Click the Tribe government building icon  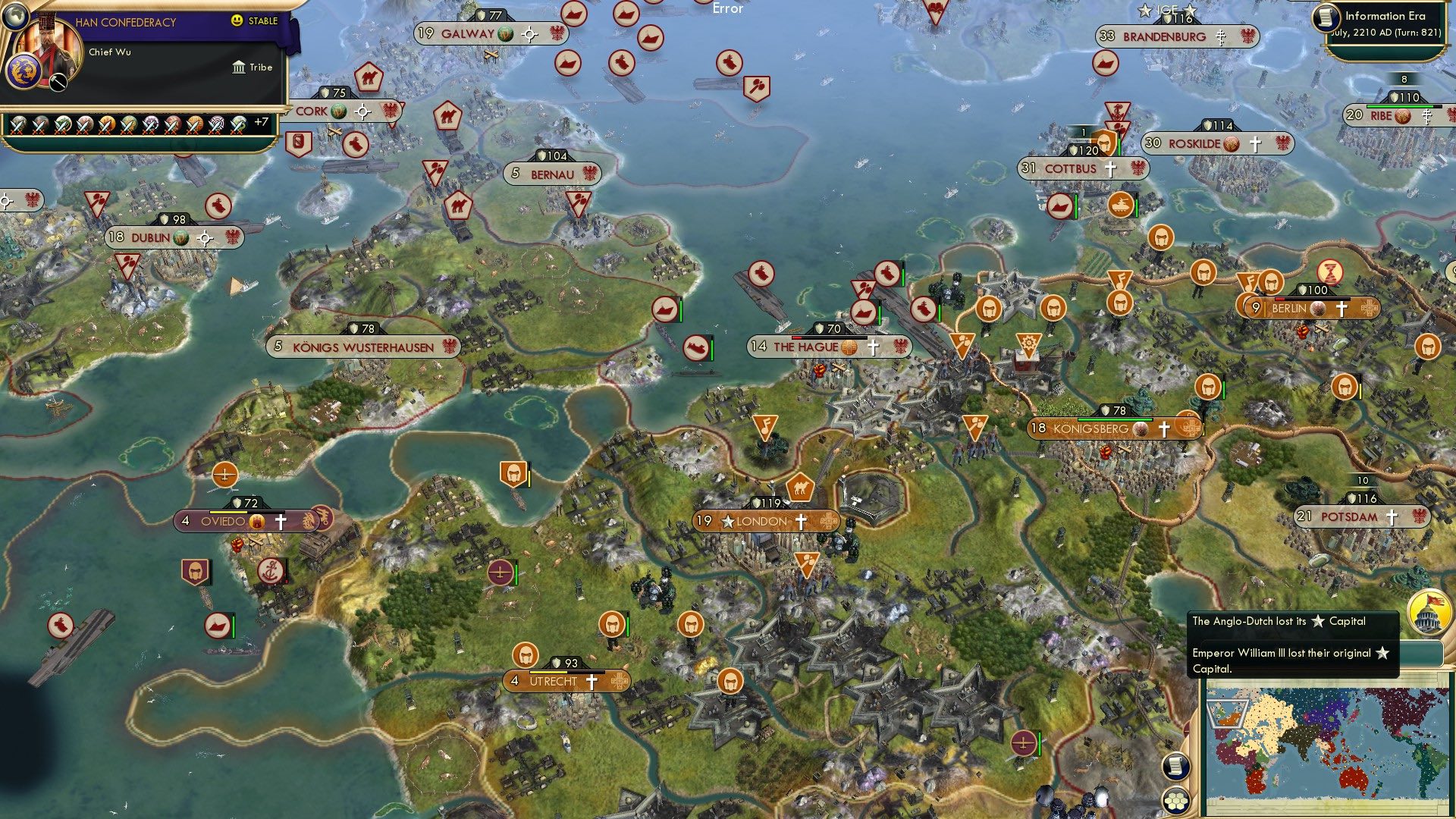[x=238, y=67]
